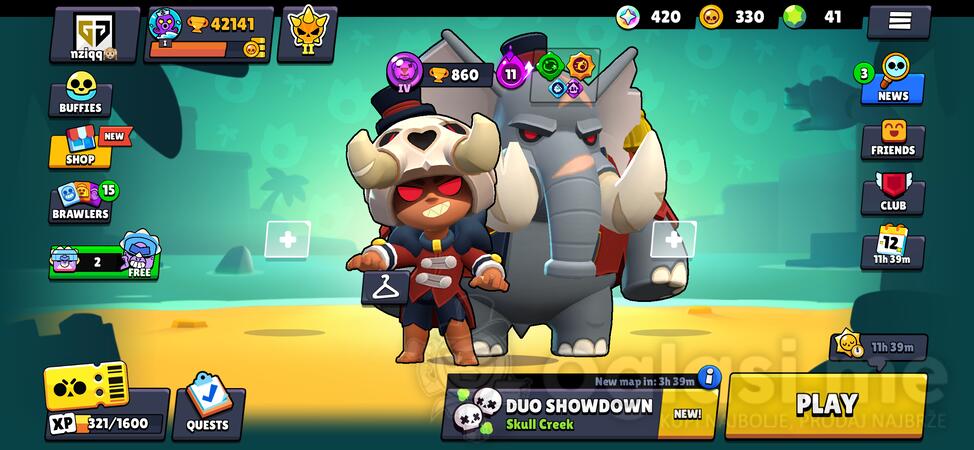Screen dimensions: 974x450
Task: Open the Brawl Pass ticket button
Action: [86, 385]
